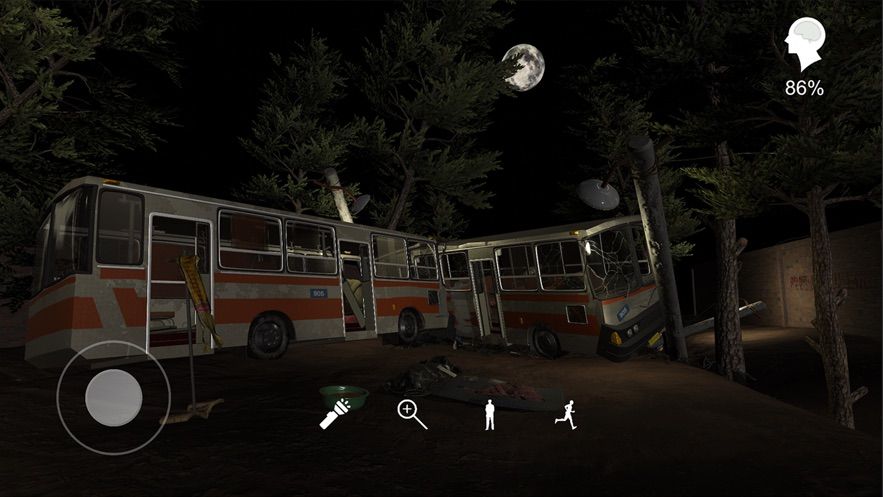Tap the magnifying glass zoom button
The height and width of the screenshot is (497, 883).
pyautogui.click(x=412, y=414)
